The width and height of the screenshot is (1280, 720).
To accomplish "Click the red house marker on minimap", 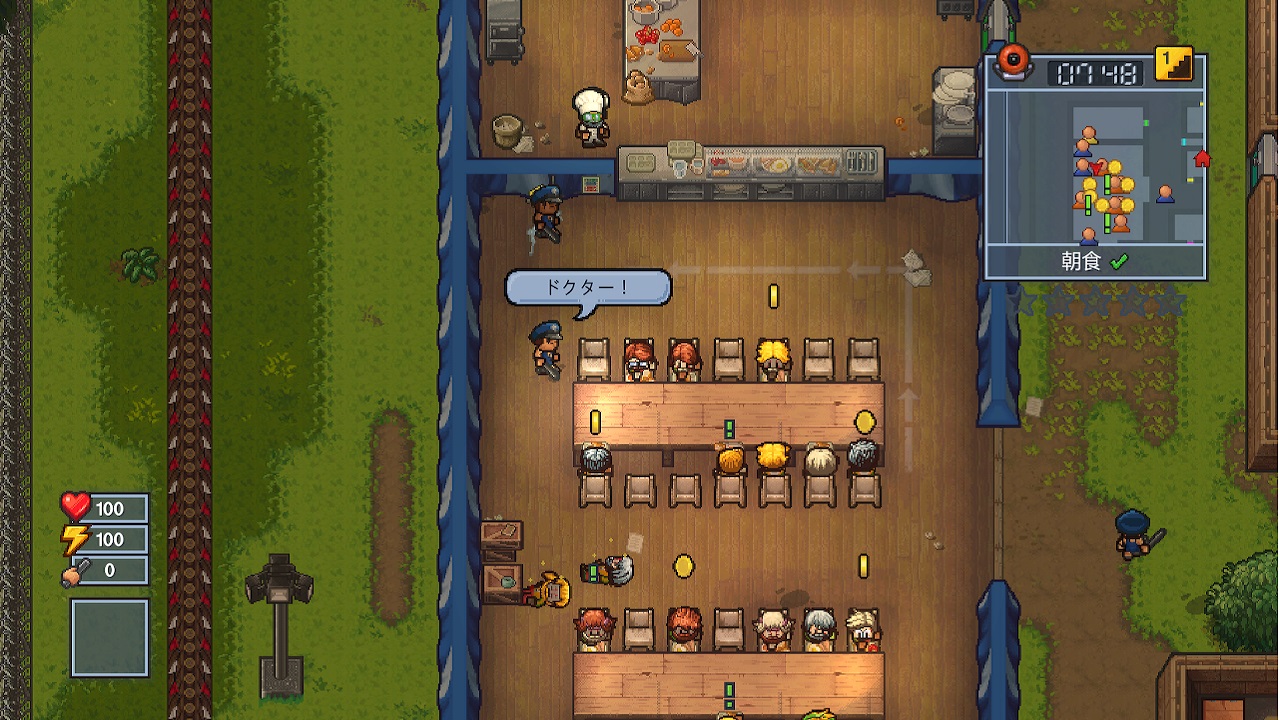I will click(1201, 158).
